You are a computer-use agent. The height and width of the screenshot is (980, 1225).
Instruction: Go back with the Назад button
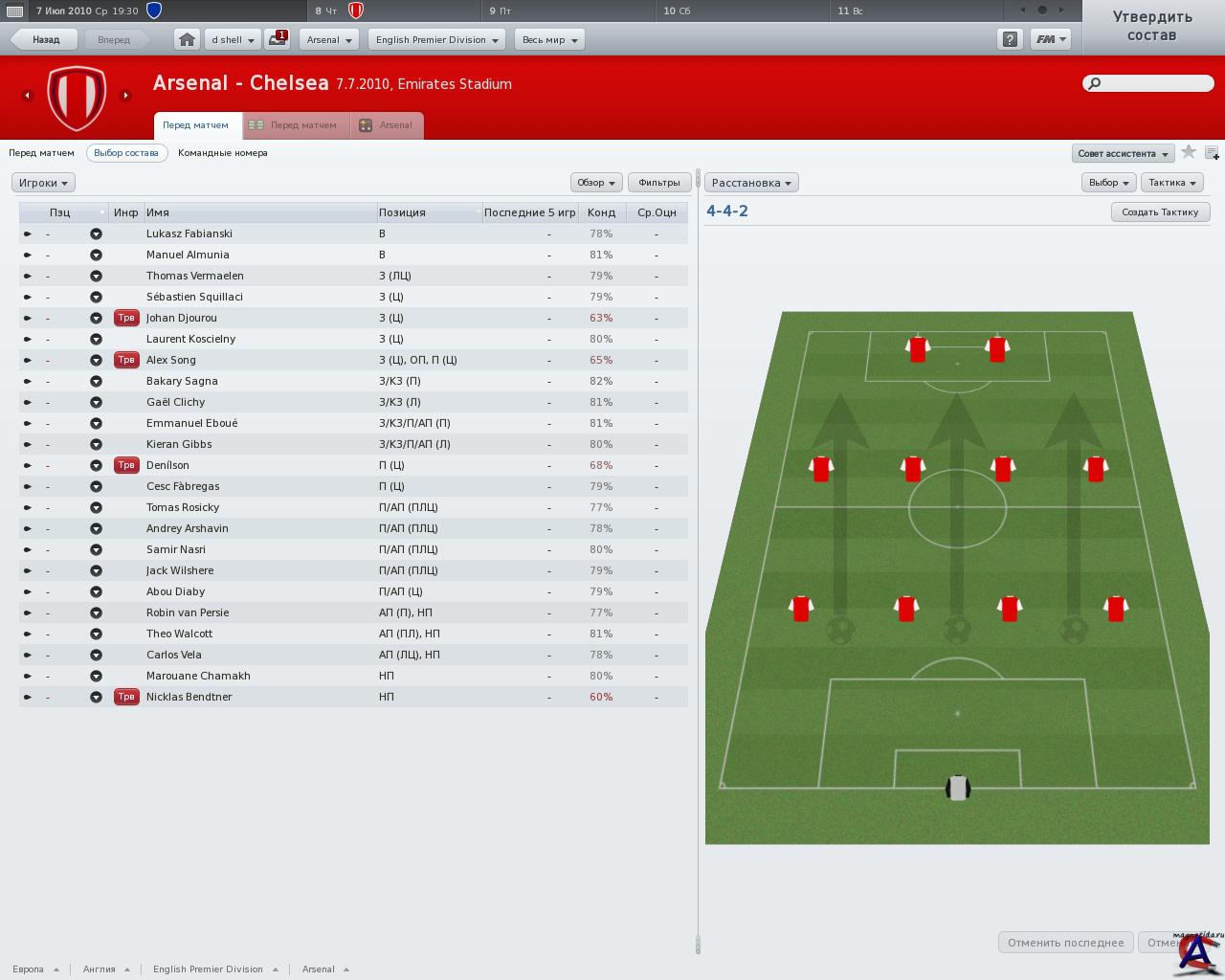[44, 40]
